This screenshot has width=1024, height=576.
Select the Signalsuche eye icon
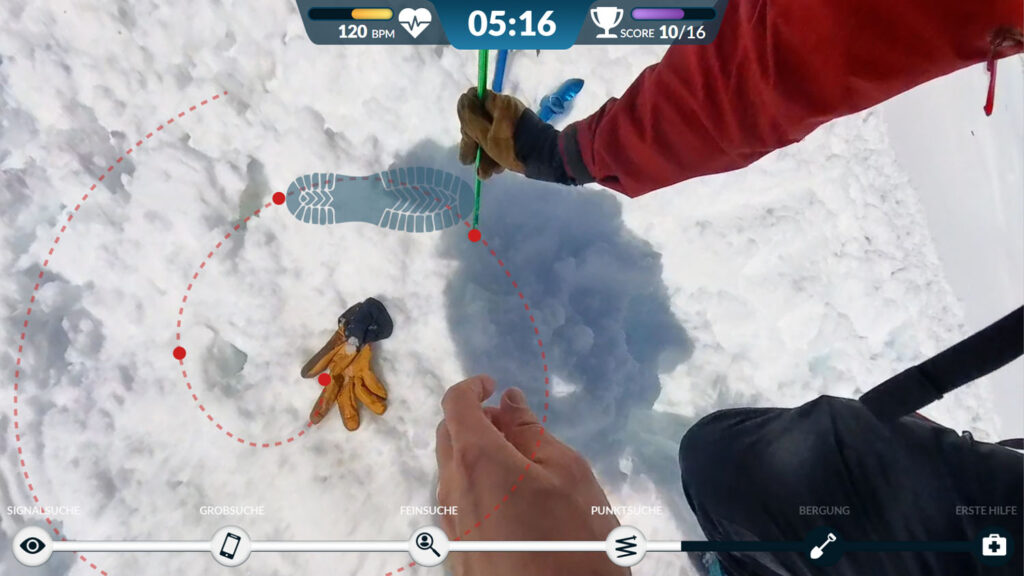coord(33,545)
